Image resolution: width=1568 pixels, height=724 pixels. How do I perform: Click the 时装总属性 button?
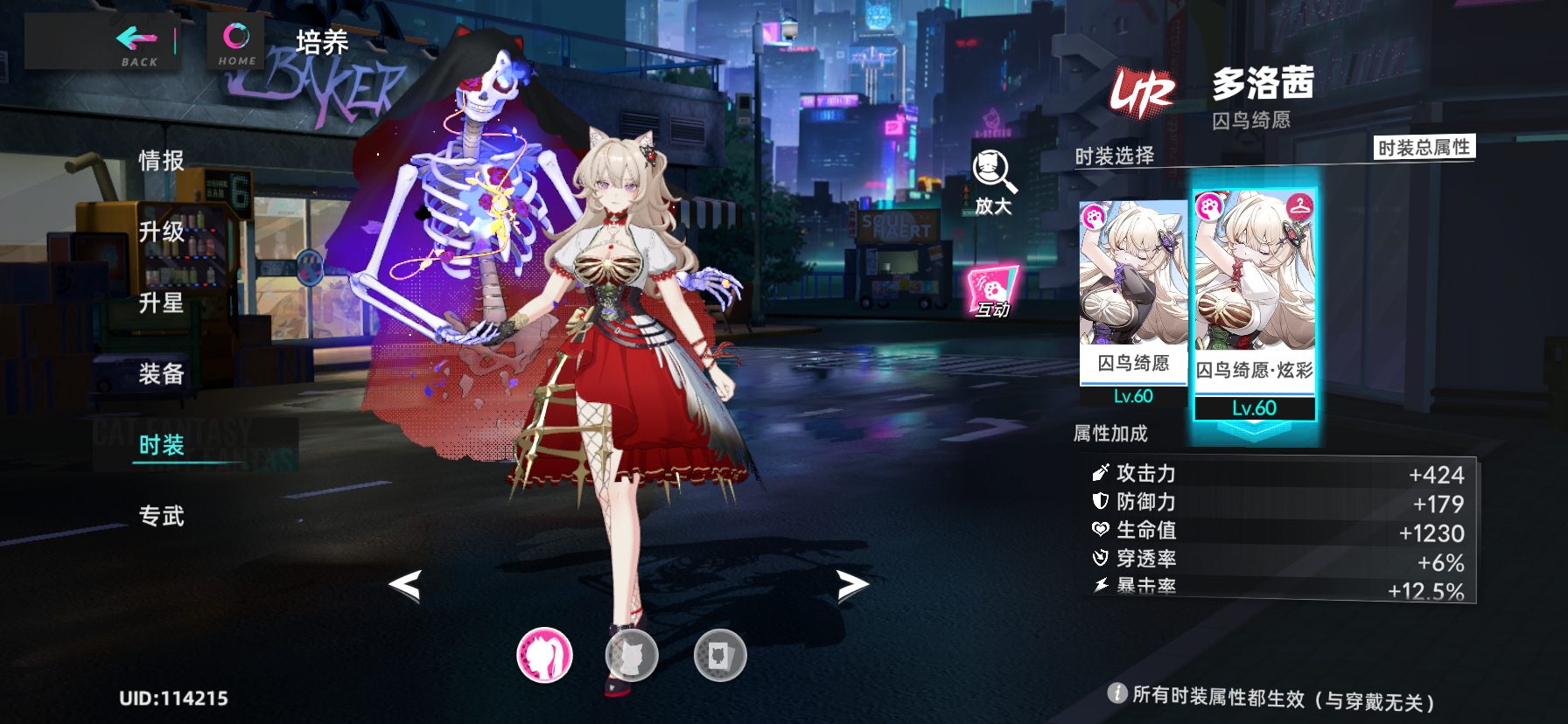(1424, 147)
